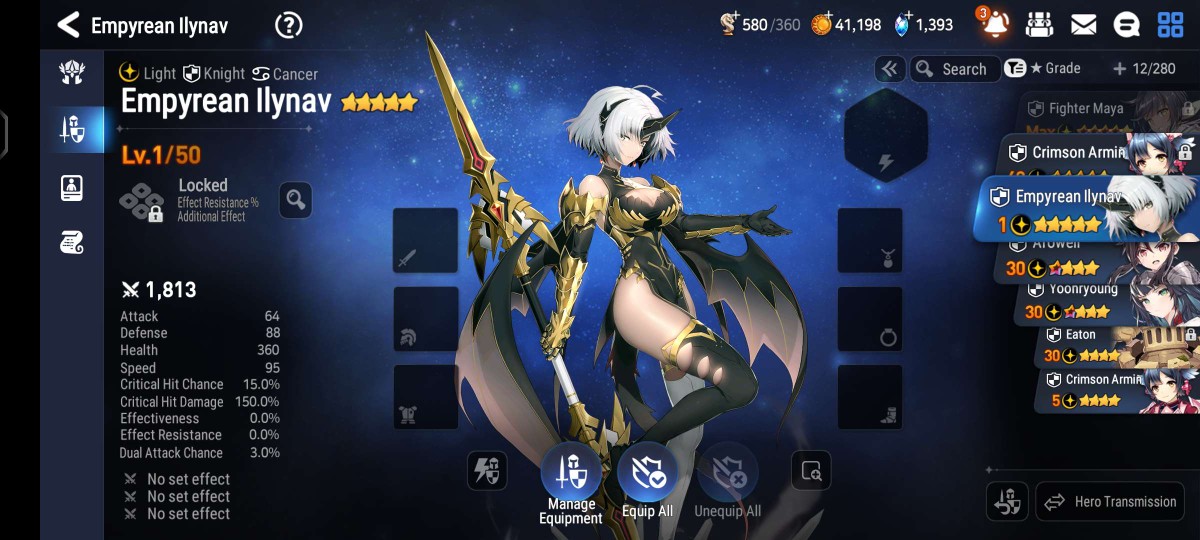This screenshot has height=540, width=1200.
Task: Open Hero Transmission
Action: pyautogui.click(x=1110, y=502)
